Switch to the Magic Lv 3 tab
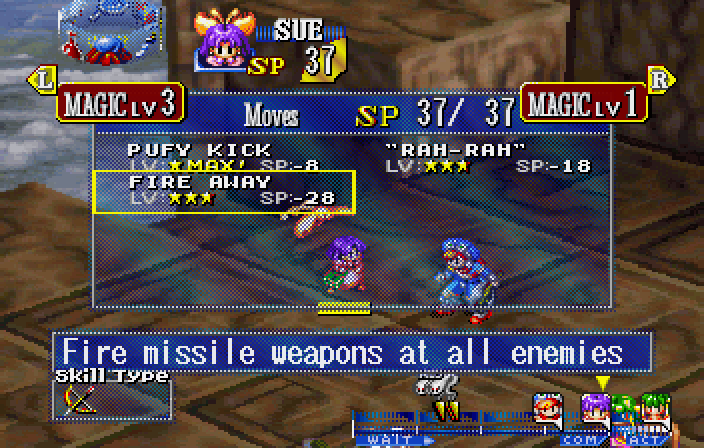 click(x=120, y=102)
